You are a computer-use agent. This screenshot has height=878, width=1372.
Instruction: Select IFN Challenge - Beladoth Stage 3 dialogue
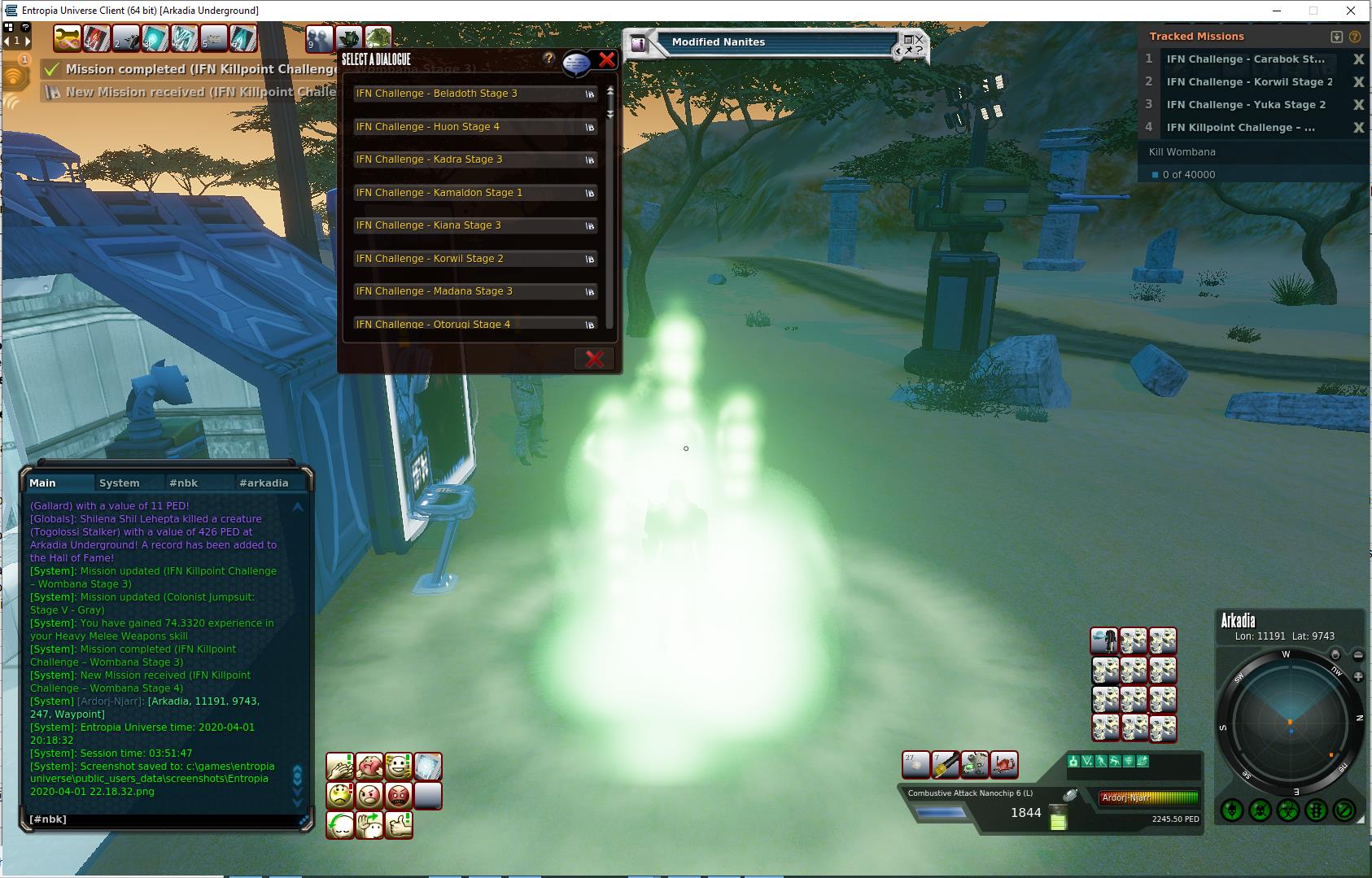tap(475, 94)
